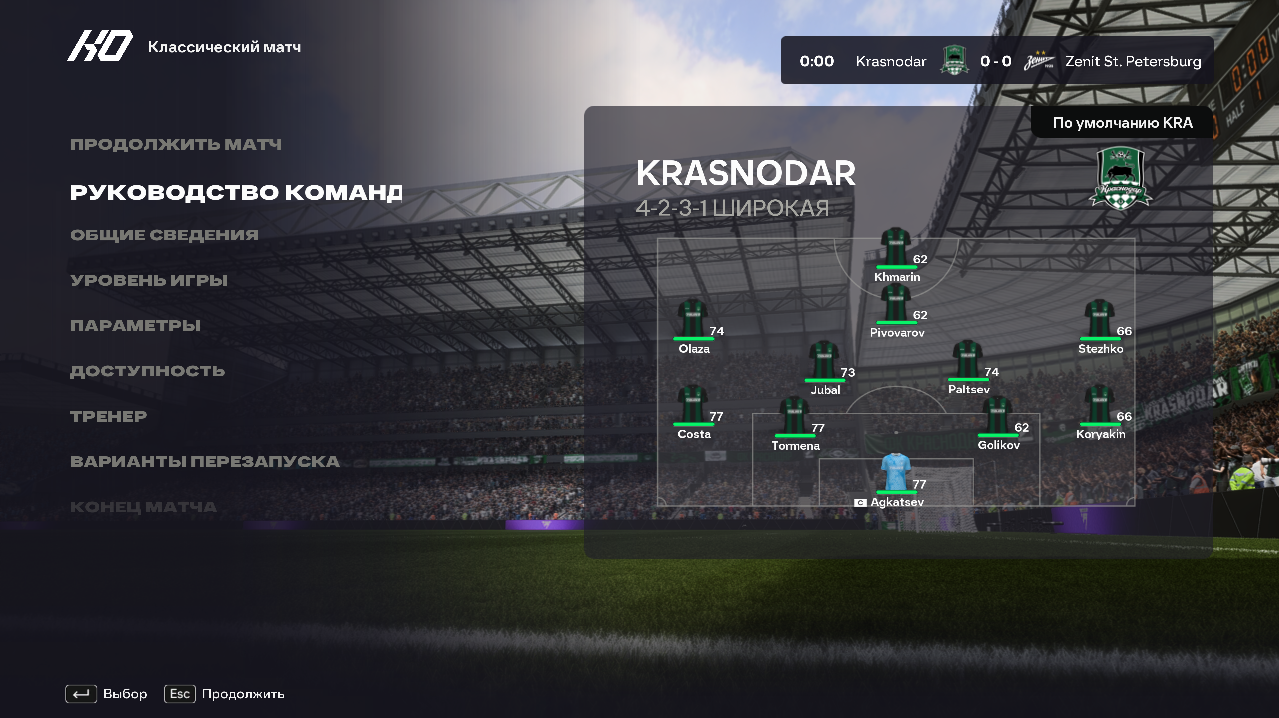This screenshot has height=718, width=1279.
Task: Open Варианты перезапуска options
Action: click(x=205, y=462)
